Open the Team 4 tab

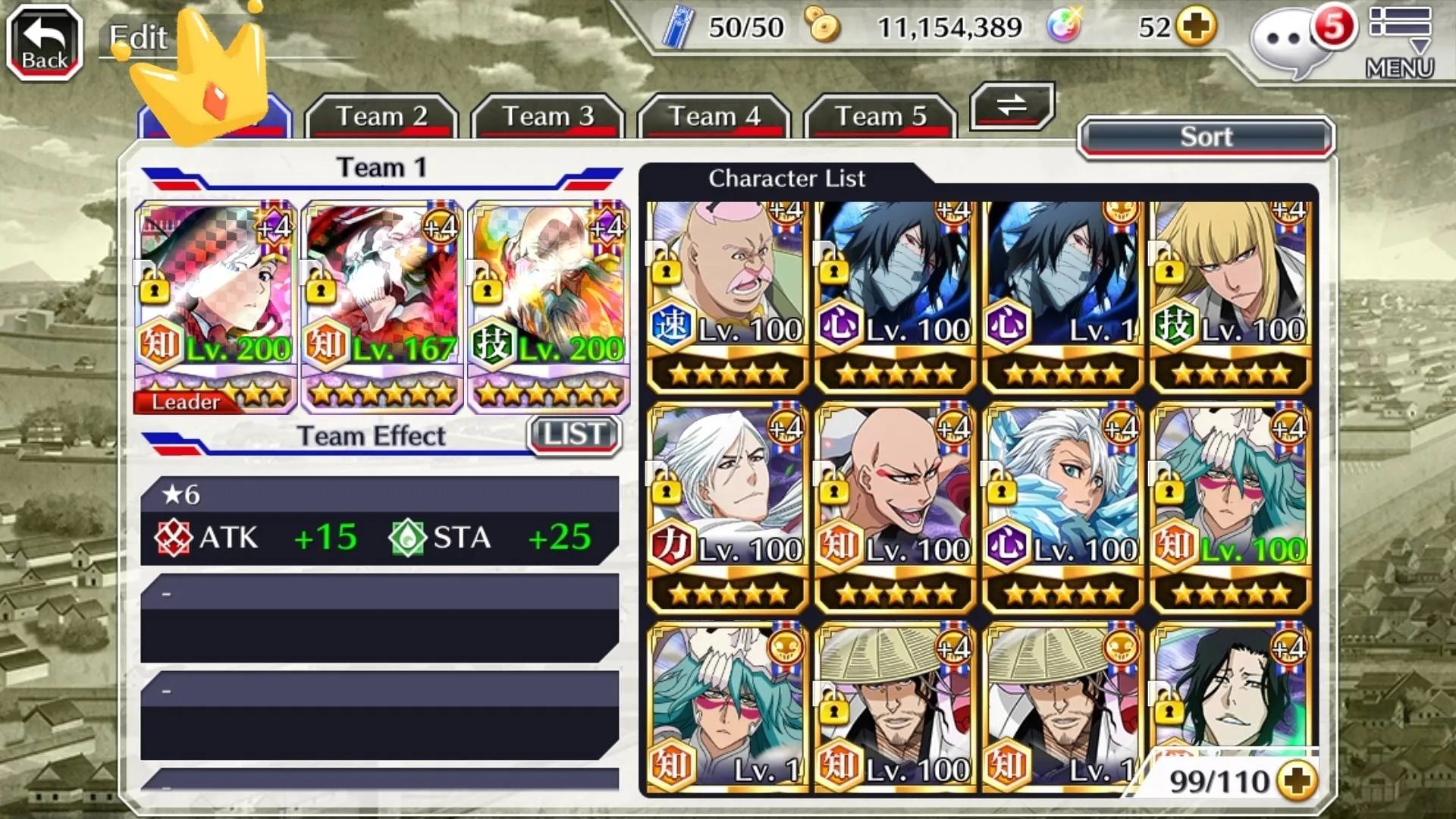click(x=714, y=117)
